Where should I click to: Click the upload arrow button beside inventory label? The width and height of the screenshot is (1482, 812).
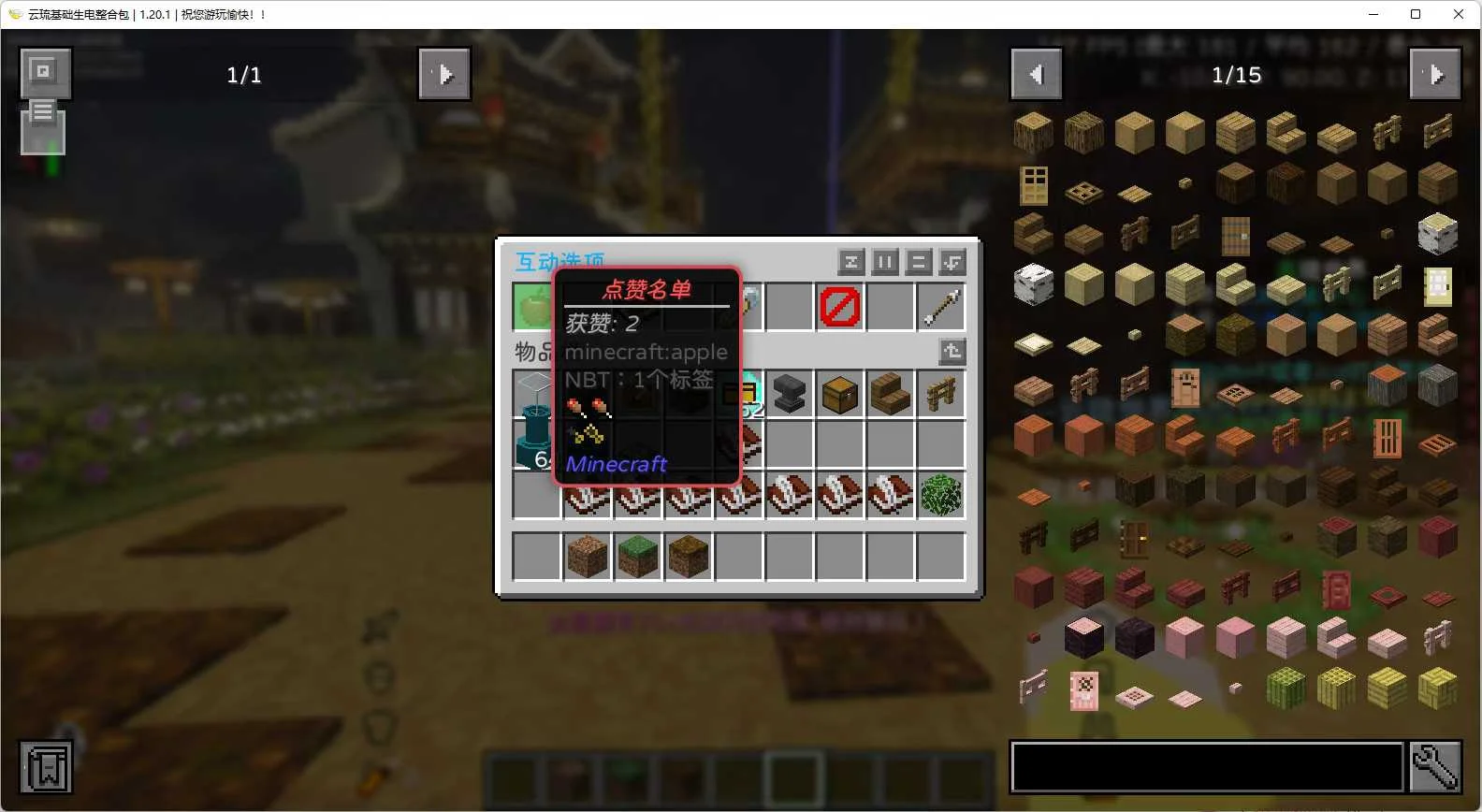pos(952,351)
